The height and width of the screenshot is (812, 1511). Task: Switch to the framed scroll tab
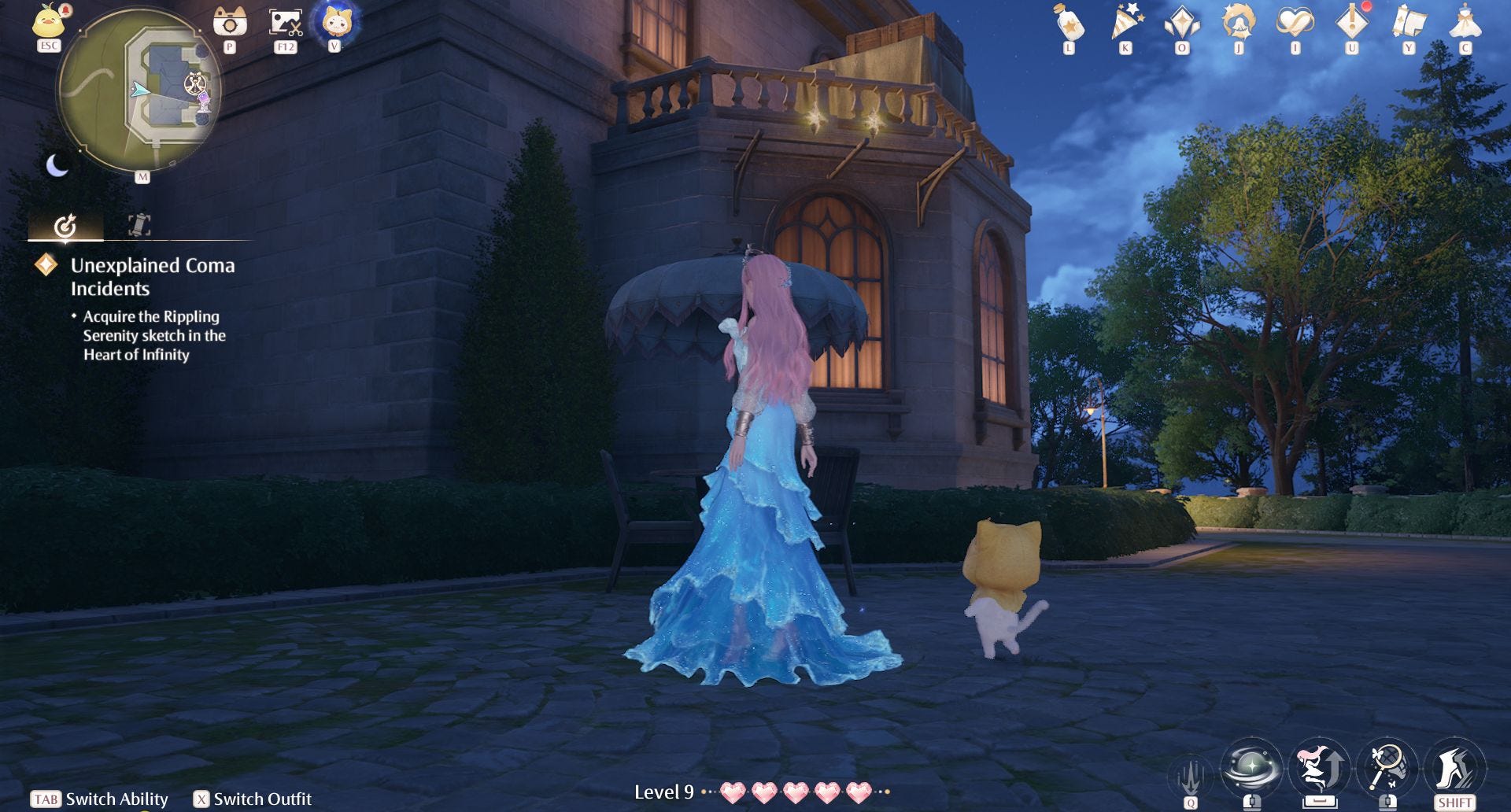[139, 226]
